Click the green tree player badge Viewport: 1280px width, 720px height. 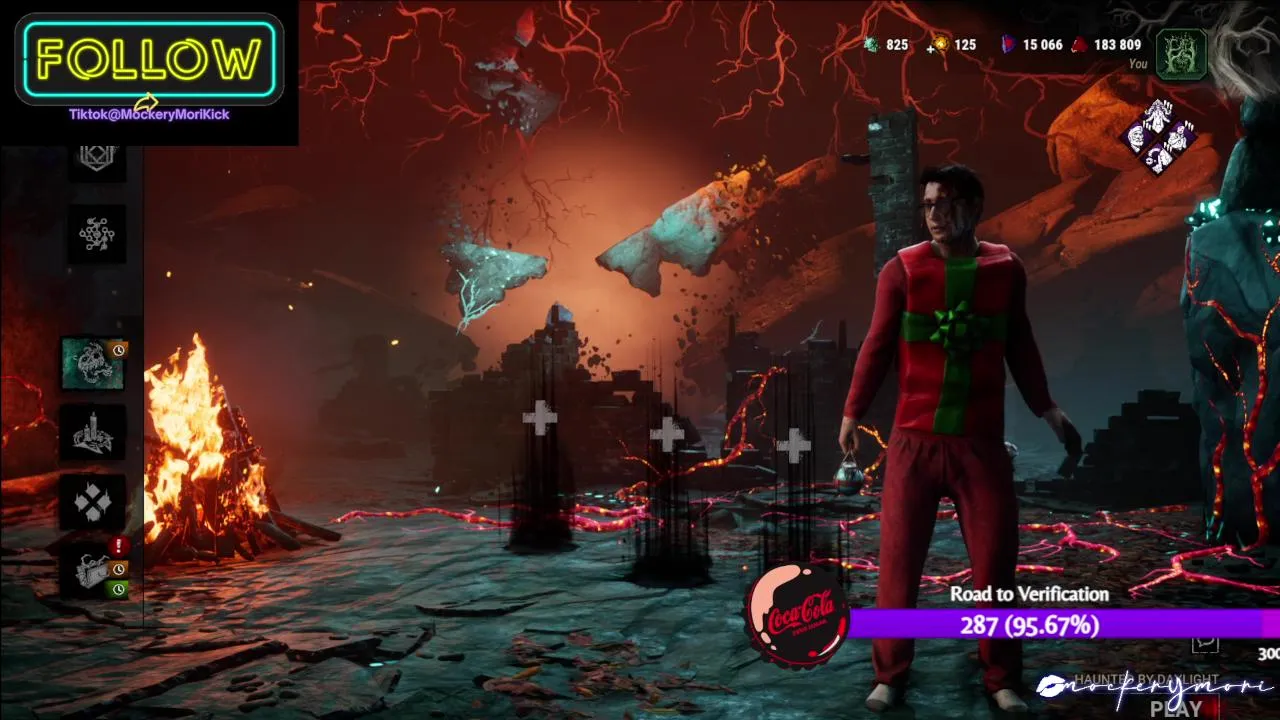[x=1181, y=53]
